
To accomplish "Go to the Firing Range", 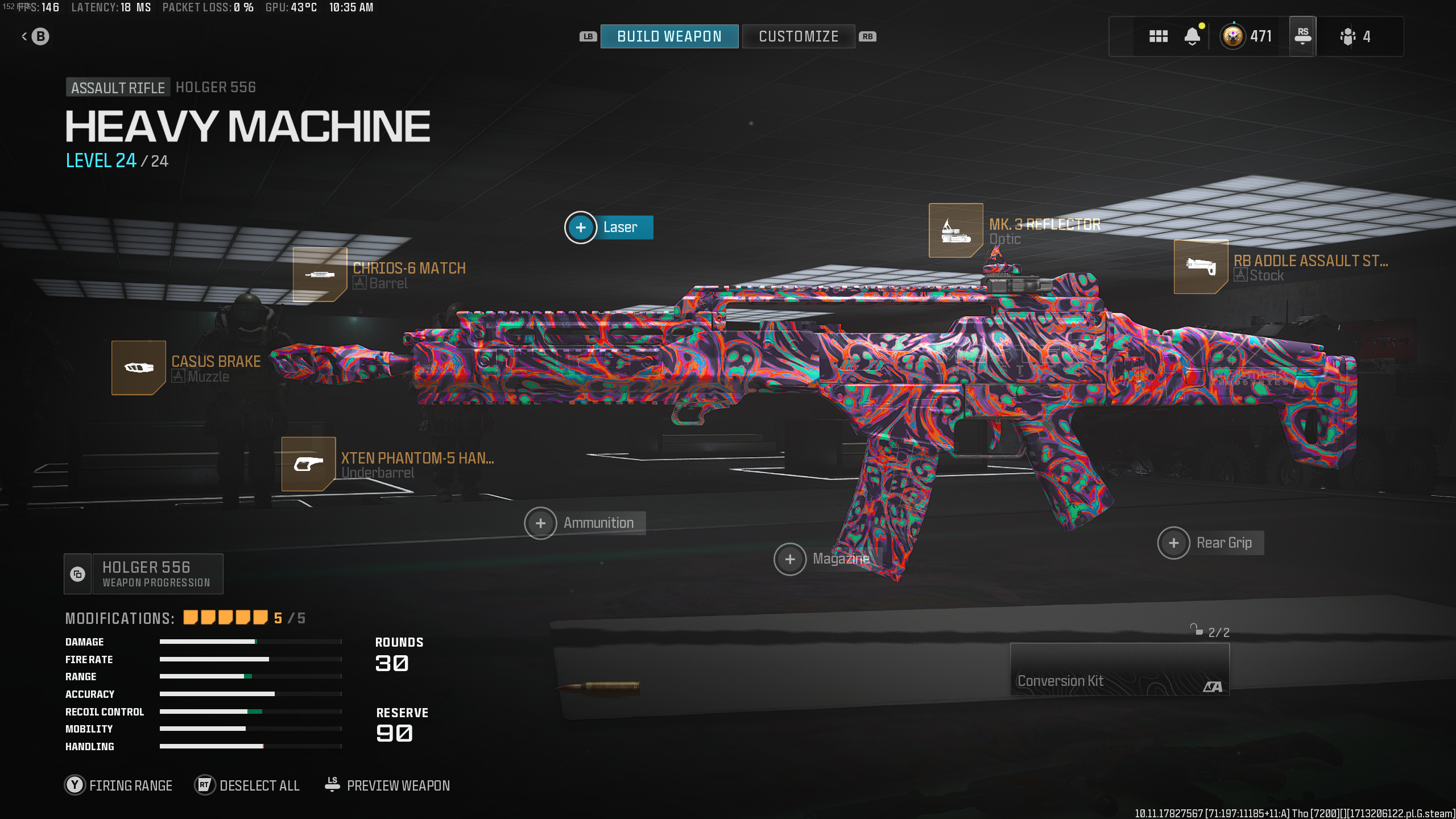I will 119,785.
